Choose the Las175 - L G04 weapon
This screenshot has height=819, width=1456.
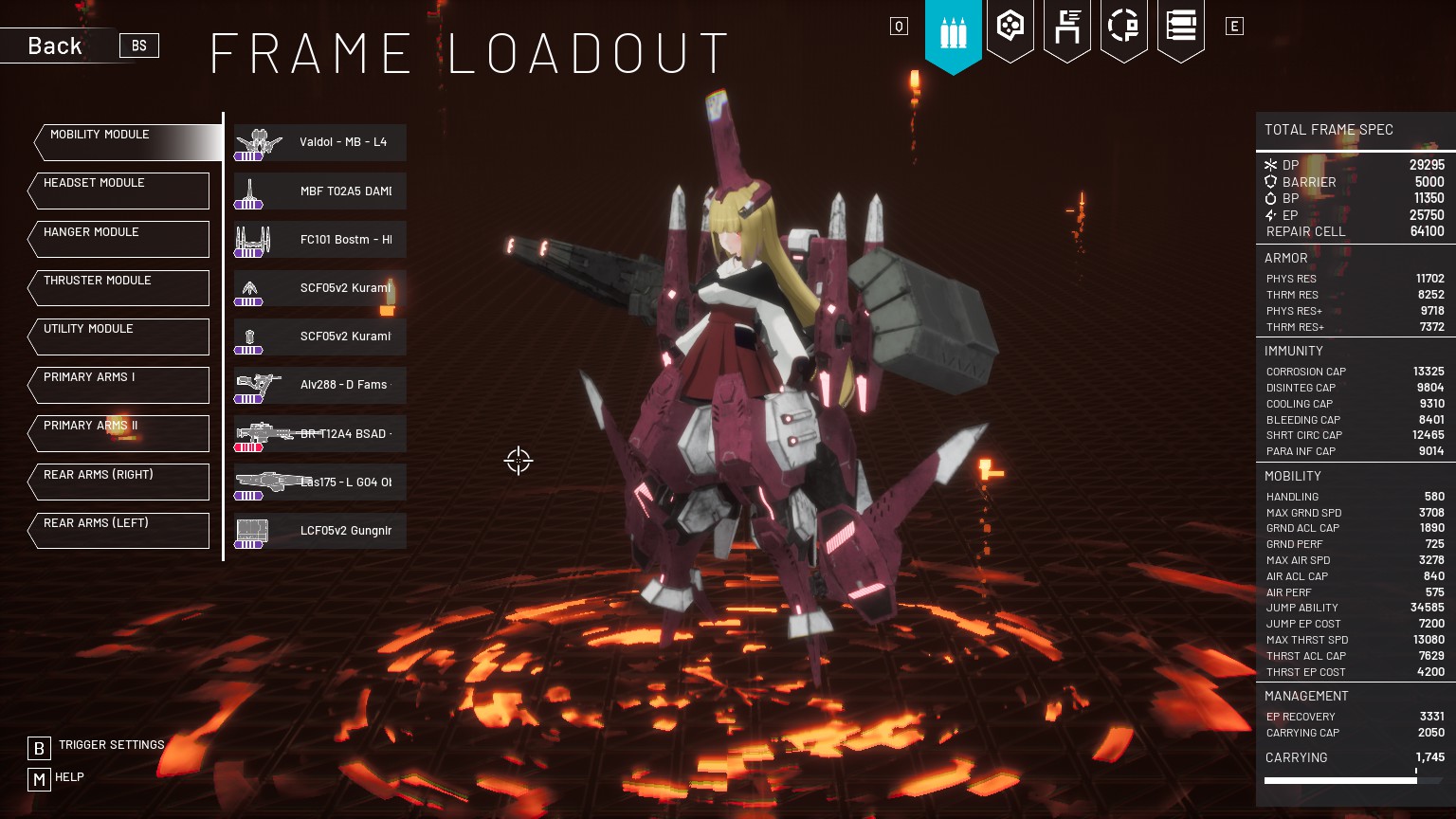tap(320, 482)
